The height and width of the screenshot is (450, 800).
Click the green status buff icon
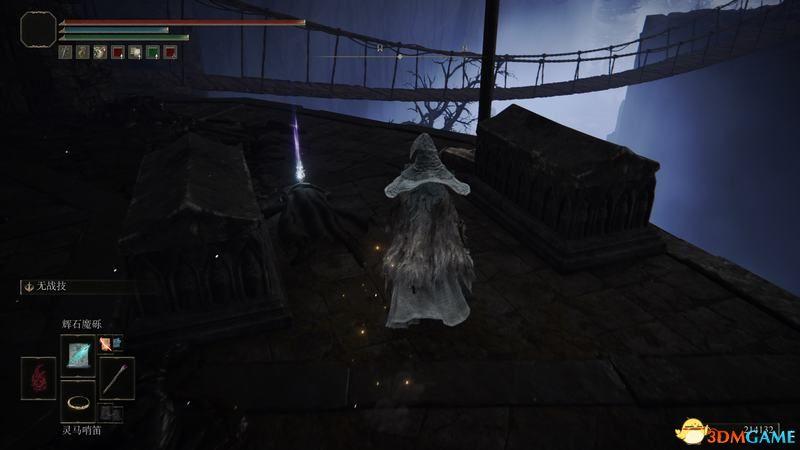click(x=152, y=52)
